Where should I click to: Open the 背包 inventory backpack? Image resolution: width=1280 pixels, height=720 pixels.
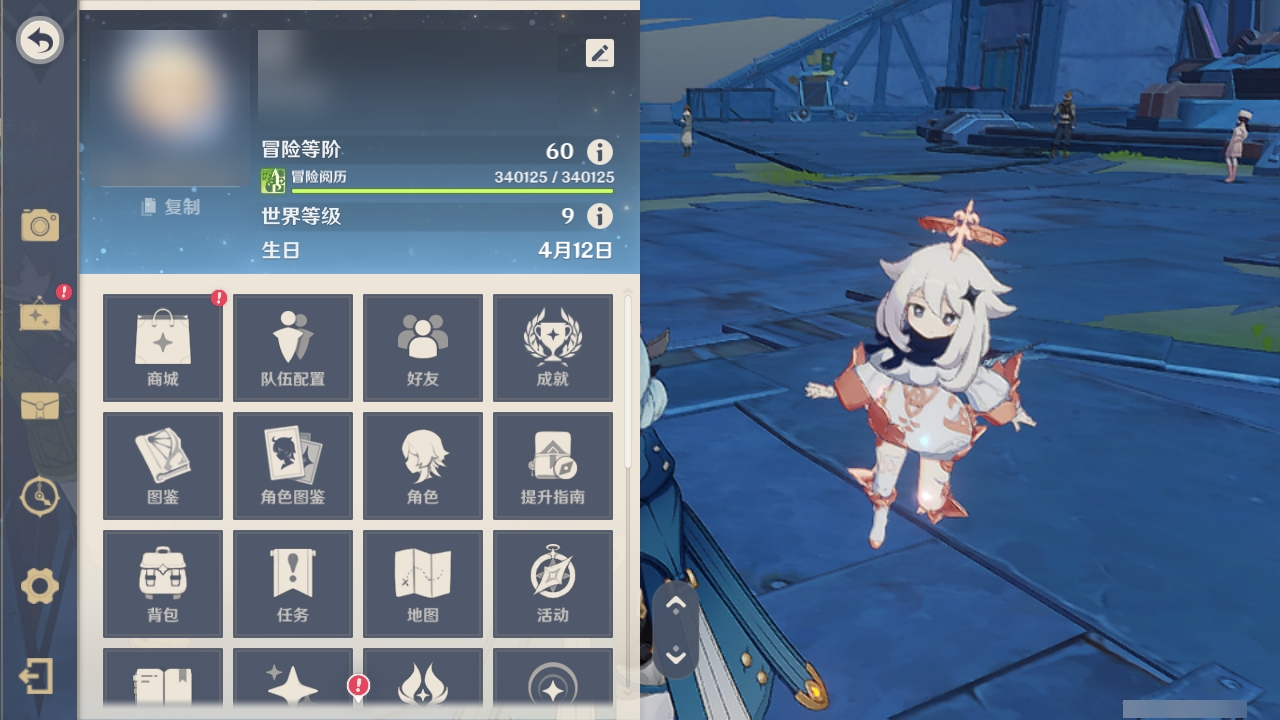click(x=162, y=583)
